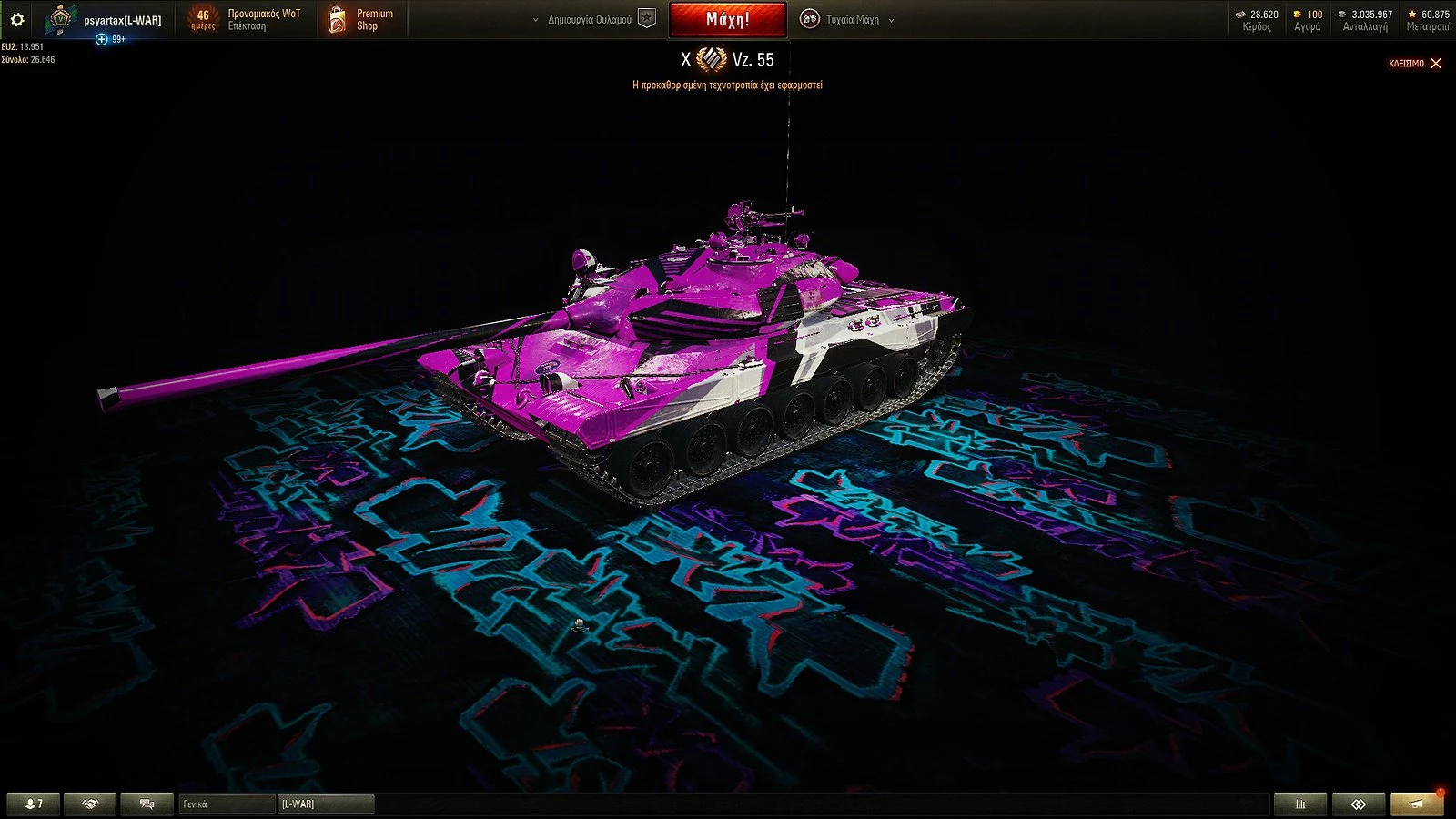This screenshot has width=1456, height=819.
Task: Click the referral program handshake icon
Action: pos(88,803)
